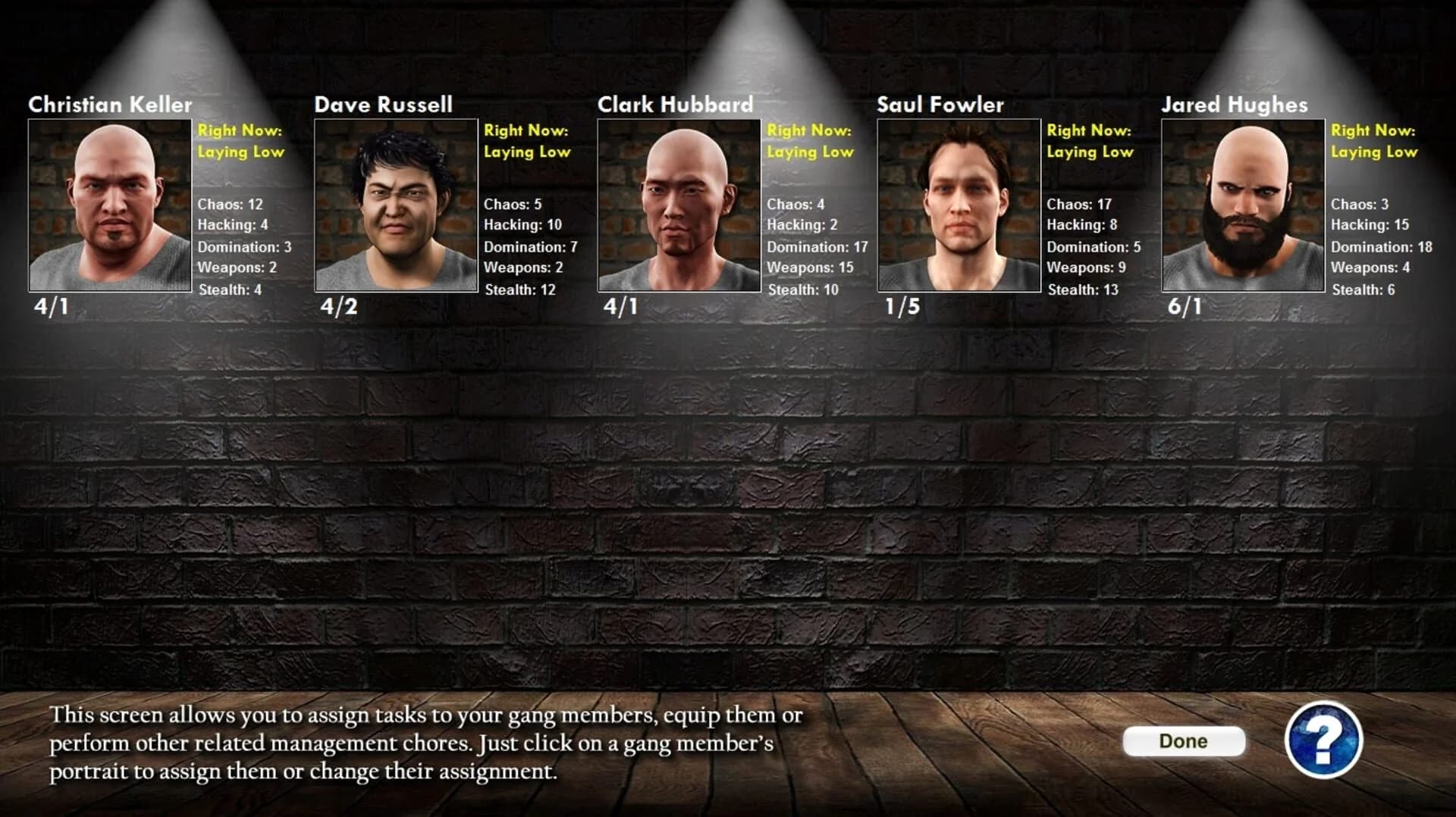1456x817 pixels.
Task: Open Saul Fowler's Right Now status selector
Action: click(x=1090, y=141)
